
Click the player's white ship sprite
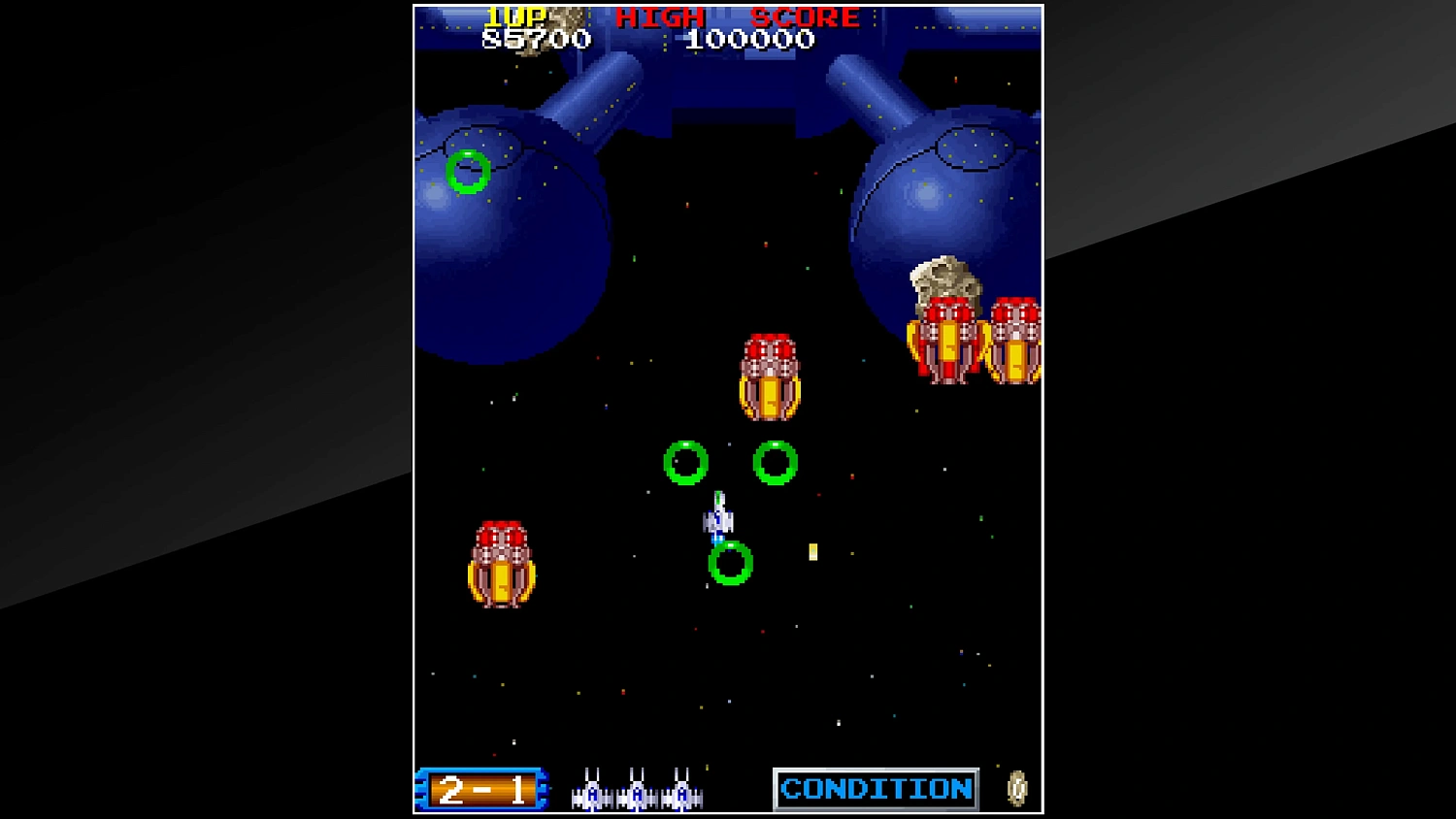coord(719,519)
